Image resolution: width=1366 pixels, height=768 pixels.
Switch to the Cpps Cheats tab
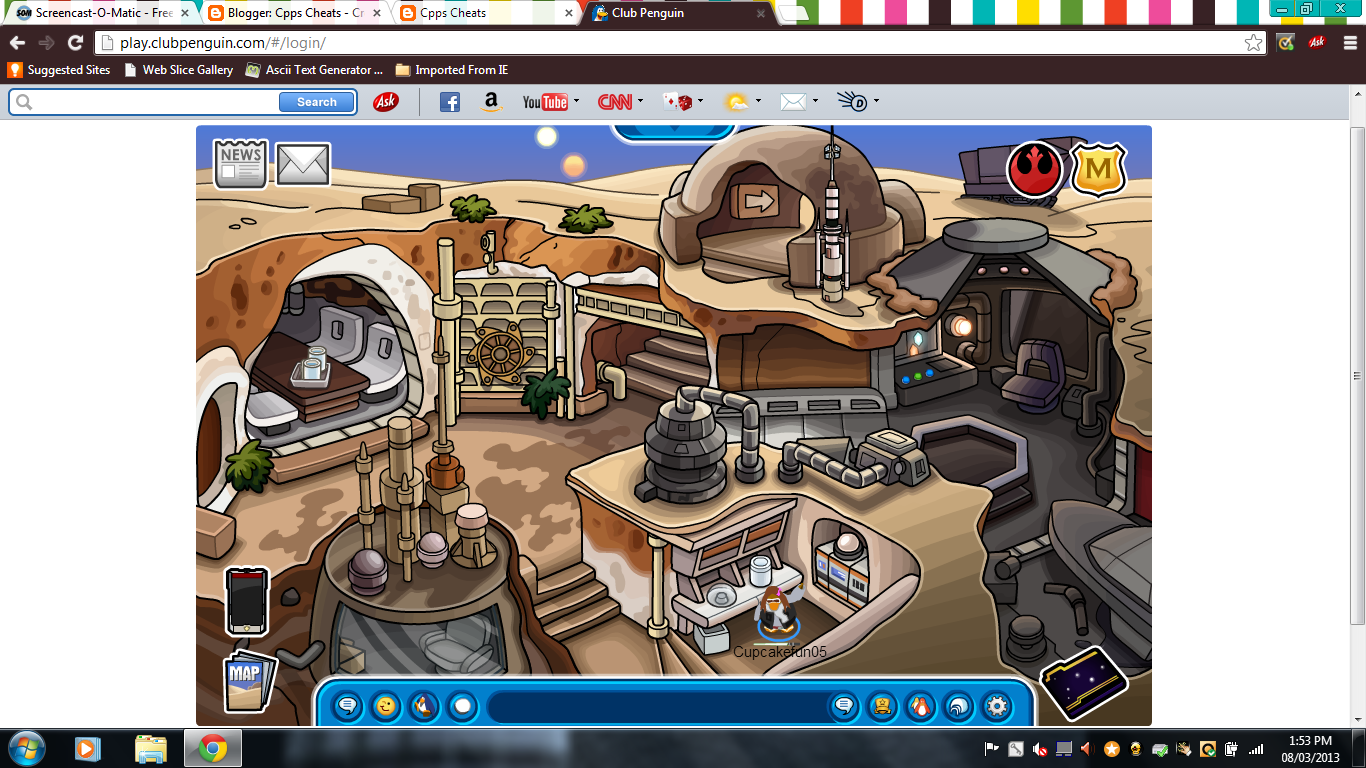(x=450, y=14)
